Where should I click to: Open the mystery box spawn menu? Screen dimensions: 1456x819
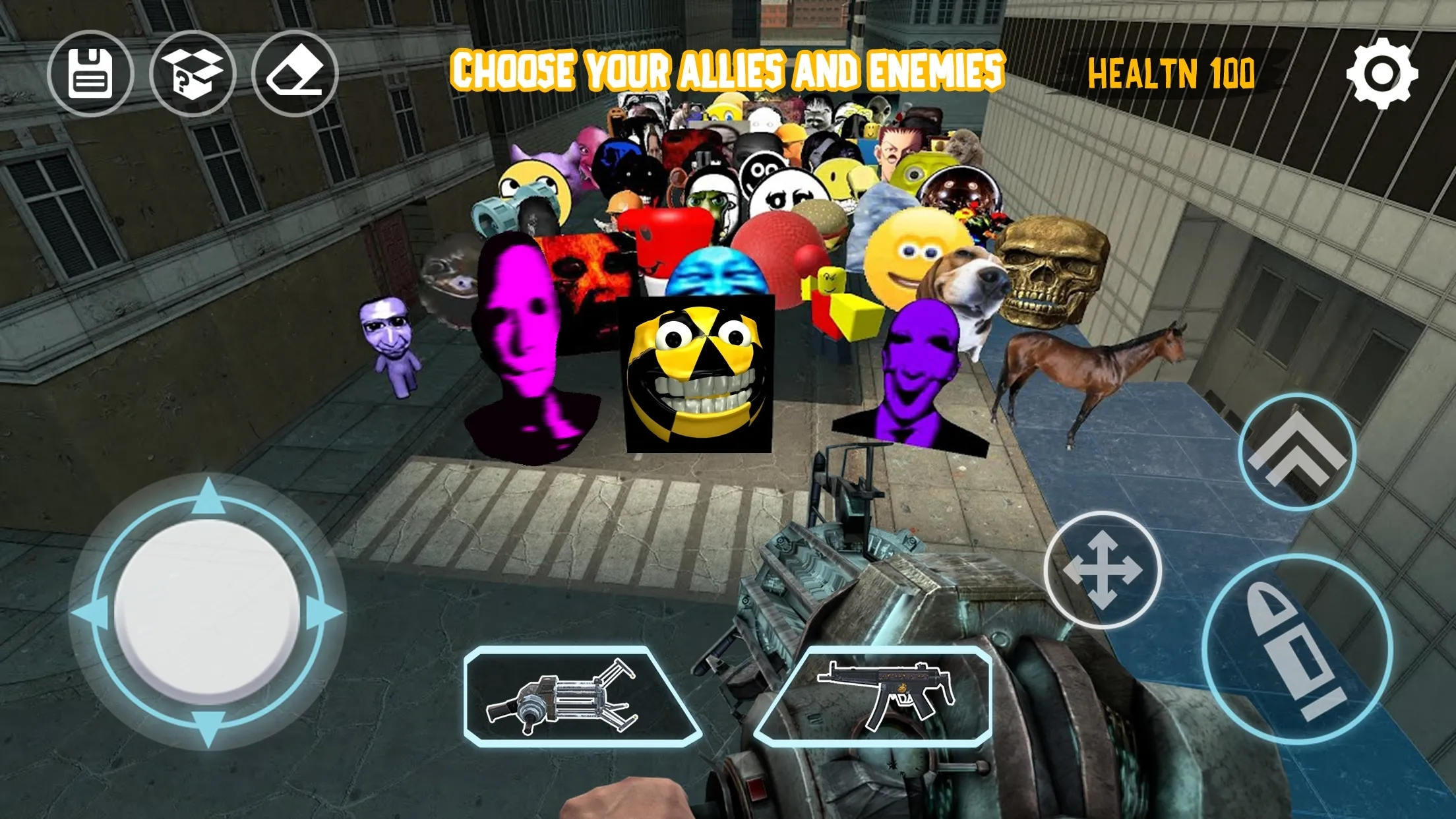tap(193, 74)
